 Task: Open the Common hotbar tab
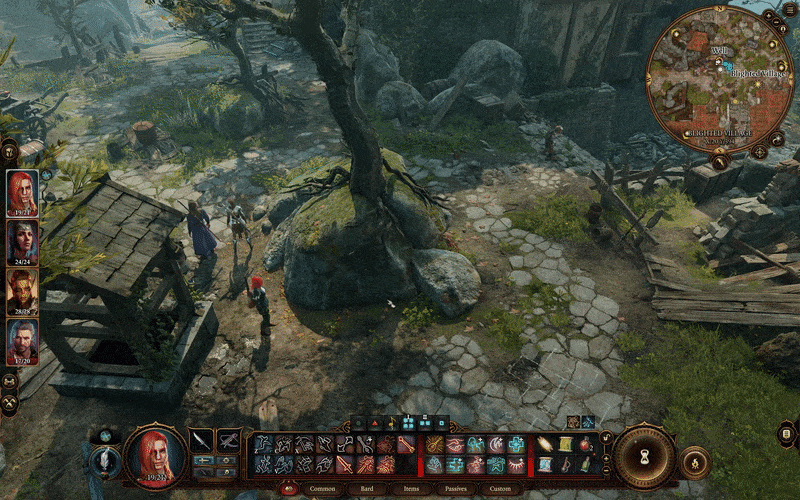(x=322, y=489)
